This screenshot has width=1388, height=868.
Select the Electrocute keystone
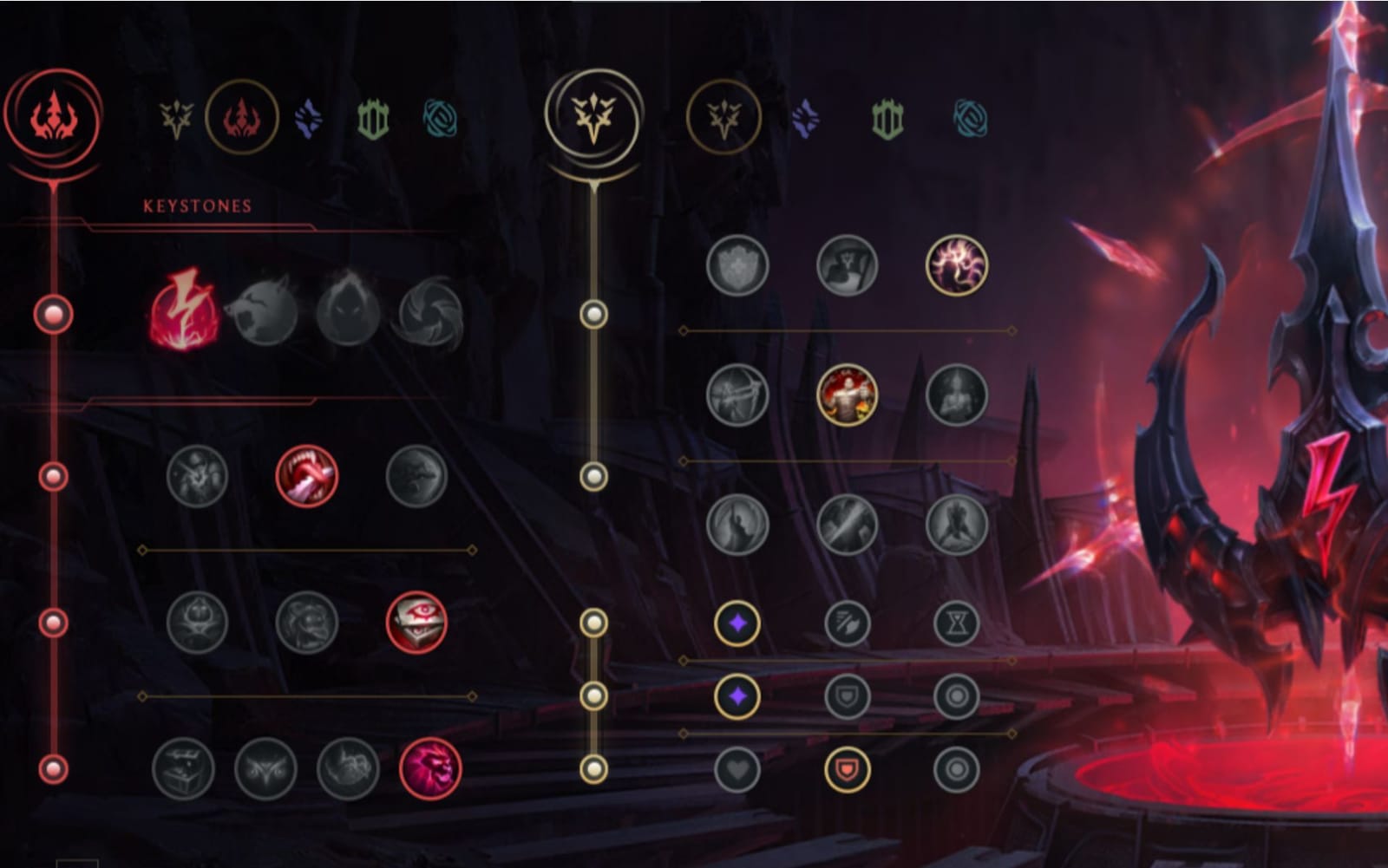[x=185, y=315]
